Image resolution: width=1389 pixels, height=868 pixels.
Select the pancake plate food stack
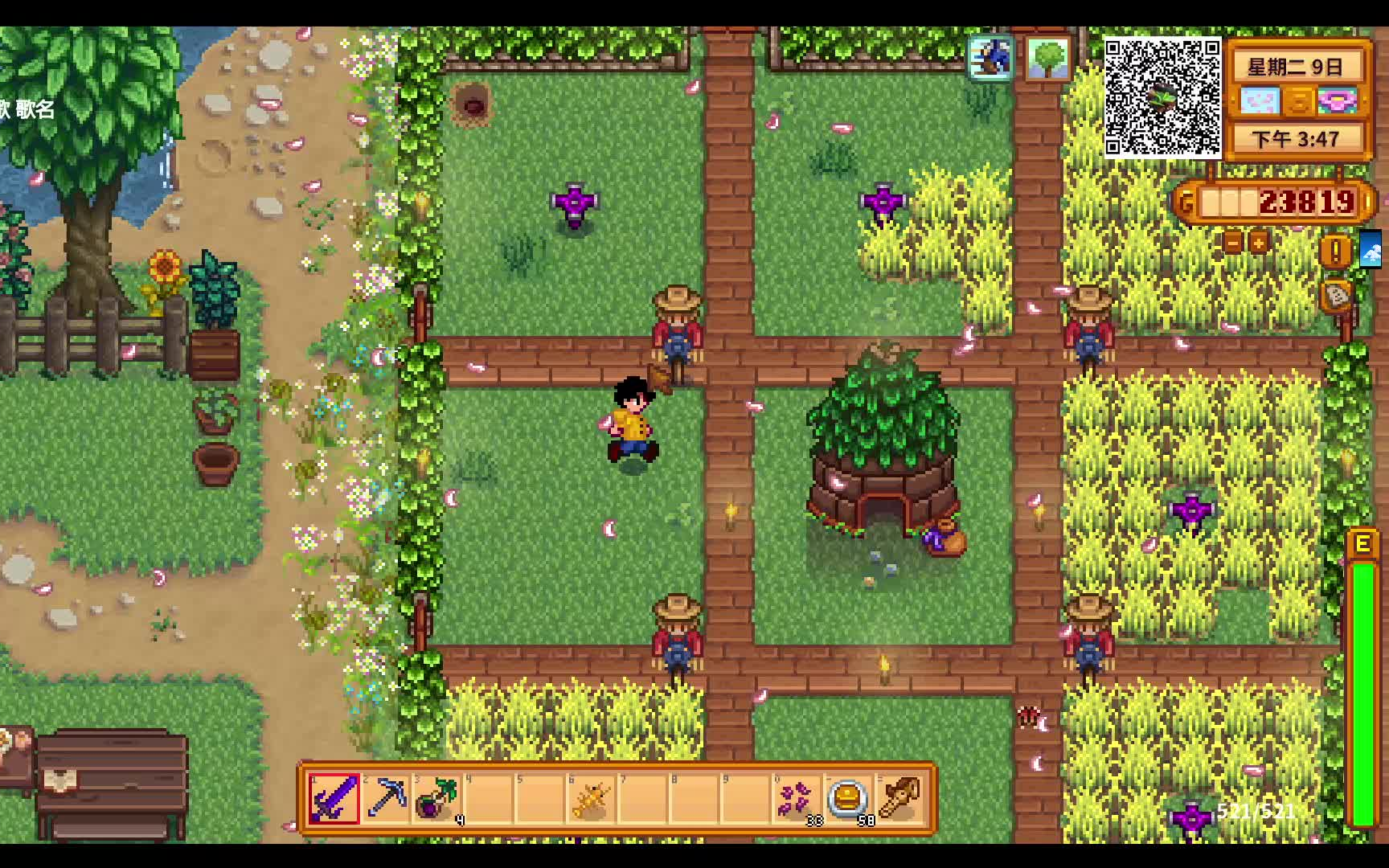tap(848, 798)
